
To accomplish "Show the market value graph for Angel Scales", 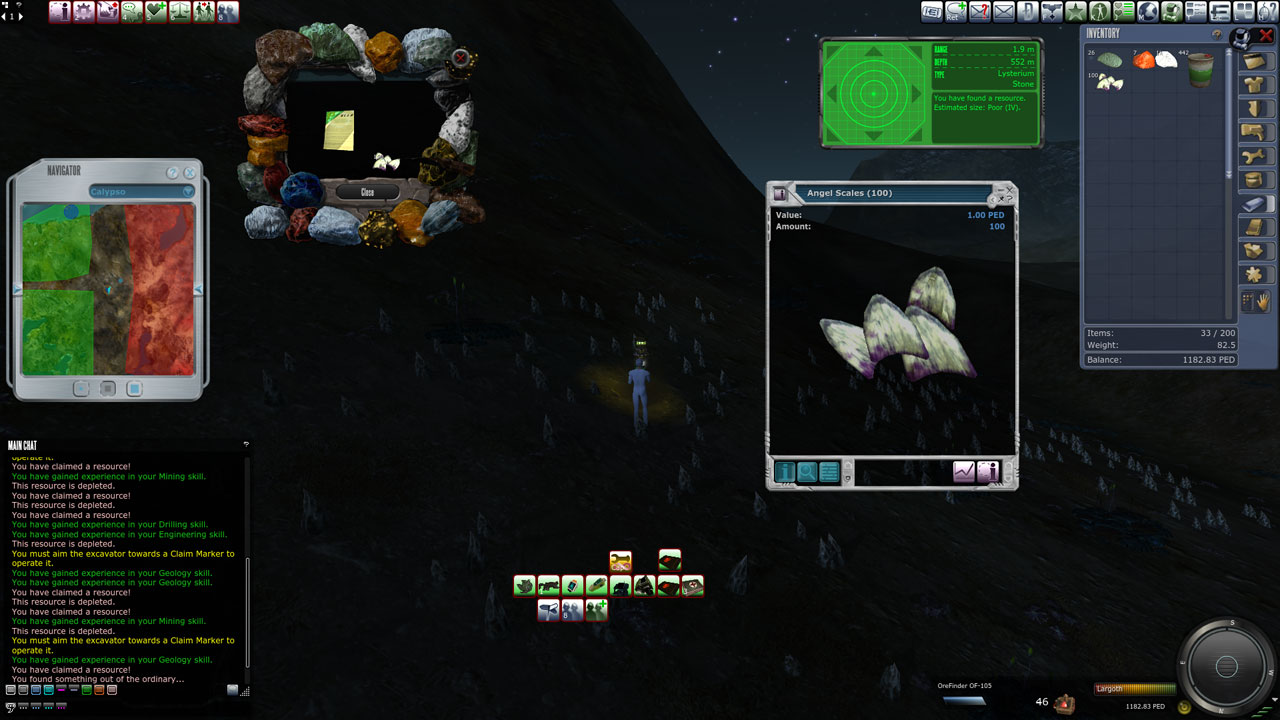I will [x=964, y=472].
